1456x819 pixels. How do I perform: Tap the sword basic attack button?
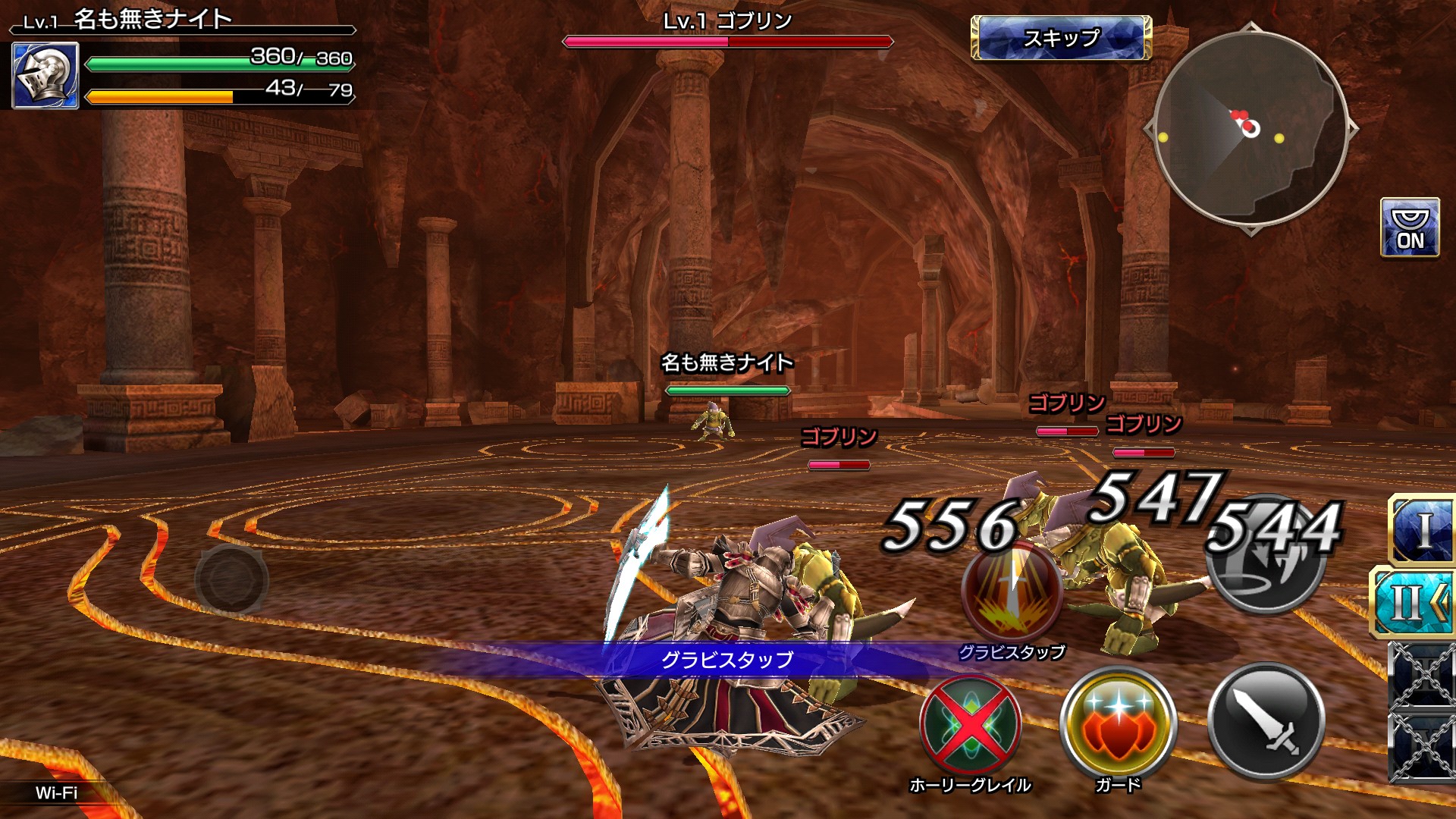coord(1266,722)
